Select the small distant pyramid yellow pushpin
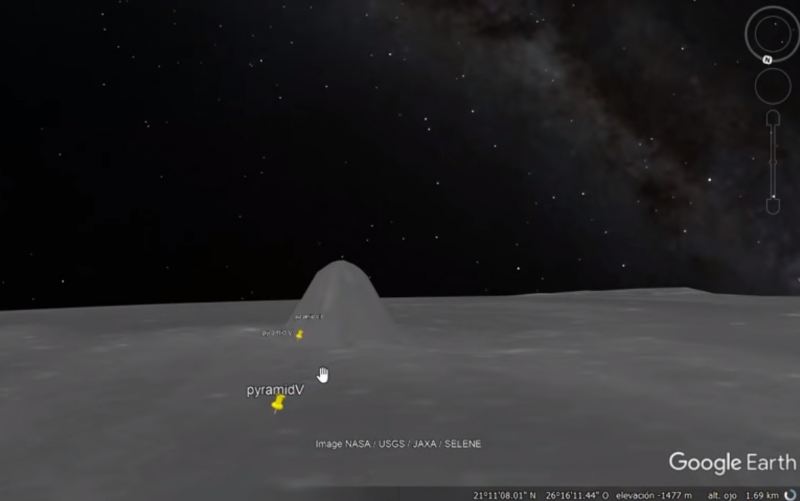Viewport: 800px width, 501px height. click(299, 334)
